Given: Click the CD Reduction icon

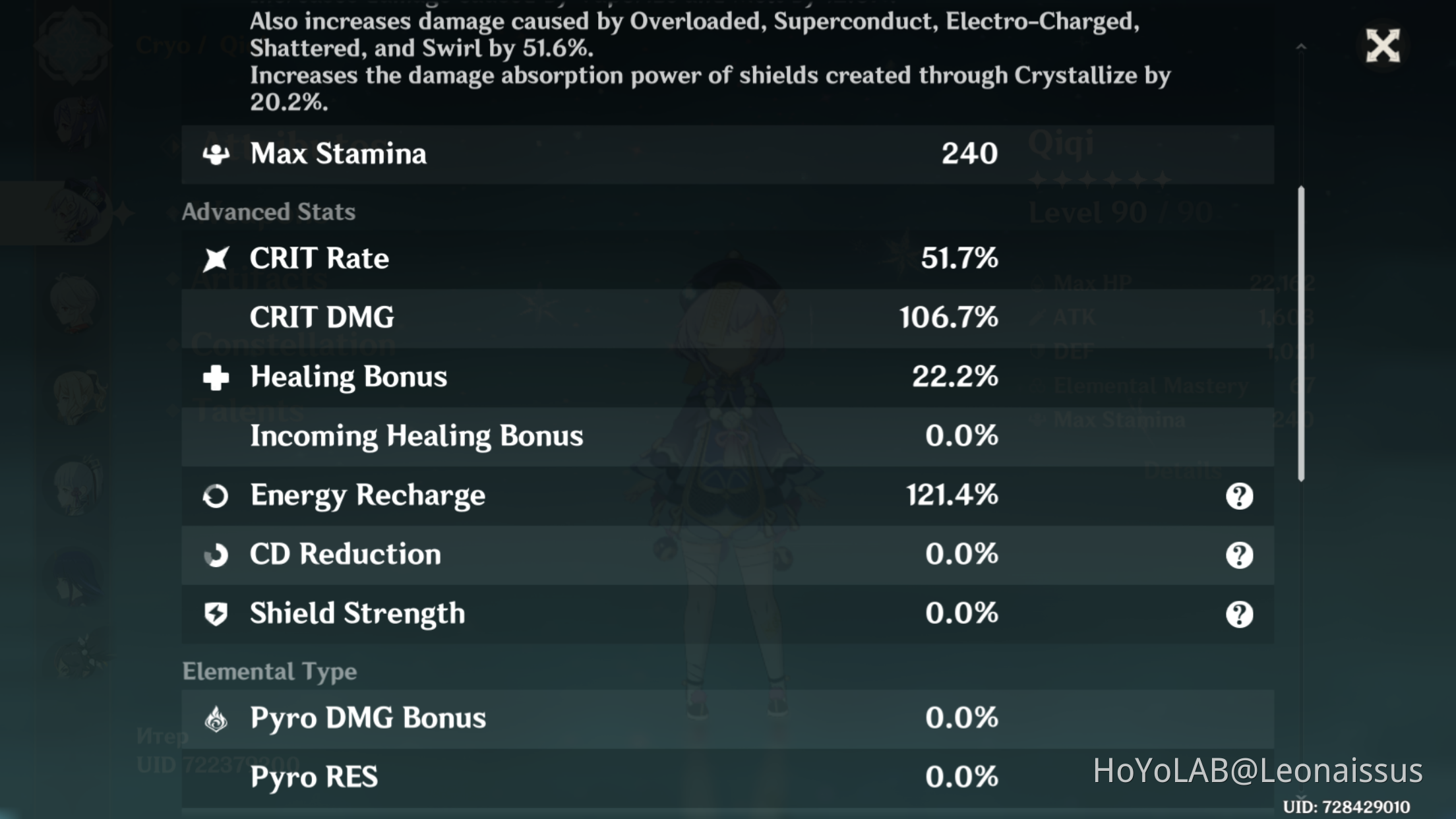Looking at the screenshot, I should coord(216,555).
